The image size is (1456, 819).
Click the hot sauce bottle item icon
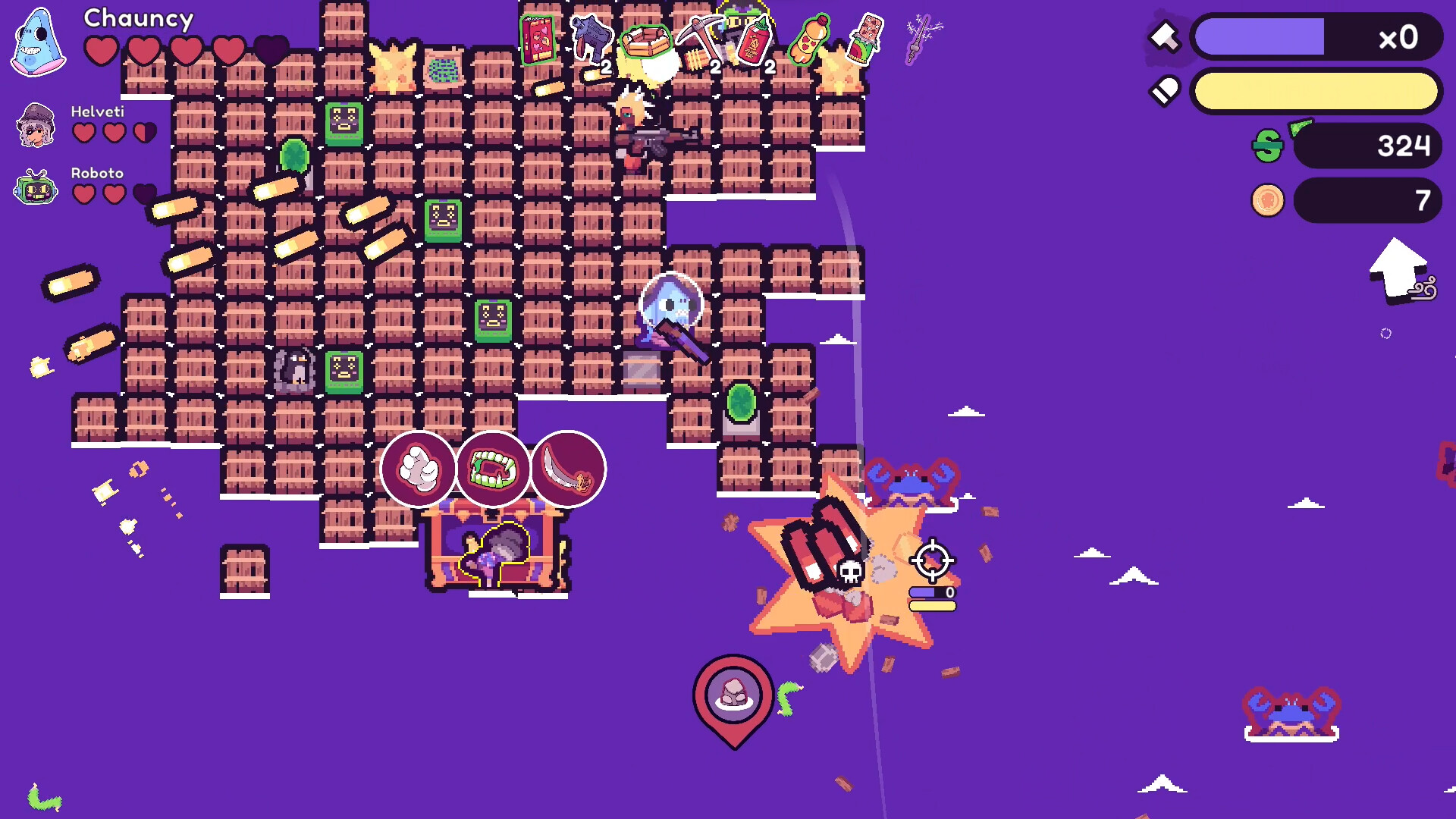[x=753, y=38]
